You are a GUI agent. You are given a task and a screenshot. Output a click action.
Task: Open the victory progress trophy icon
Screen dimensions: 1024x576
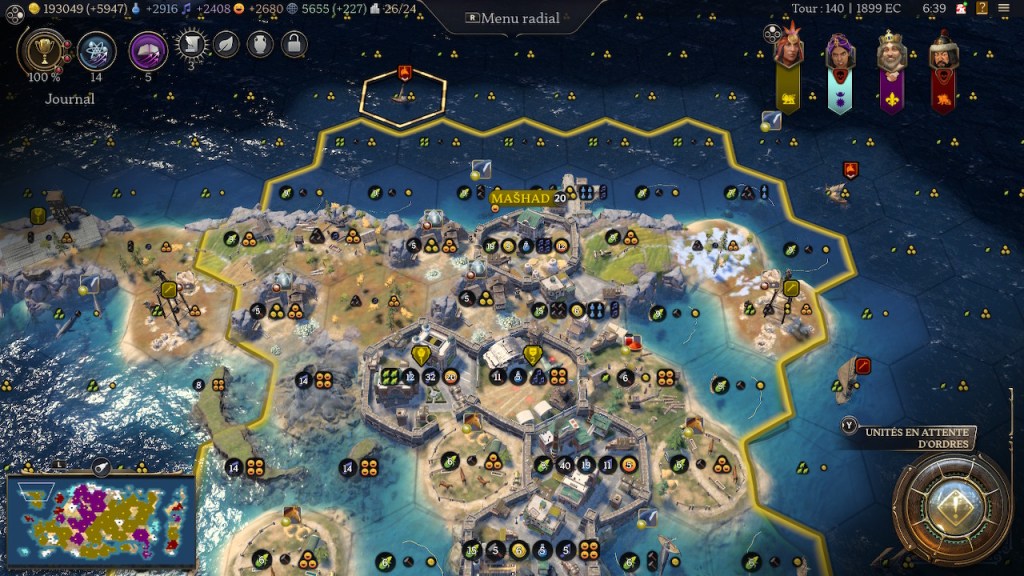tap(42, 50)
